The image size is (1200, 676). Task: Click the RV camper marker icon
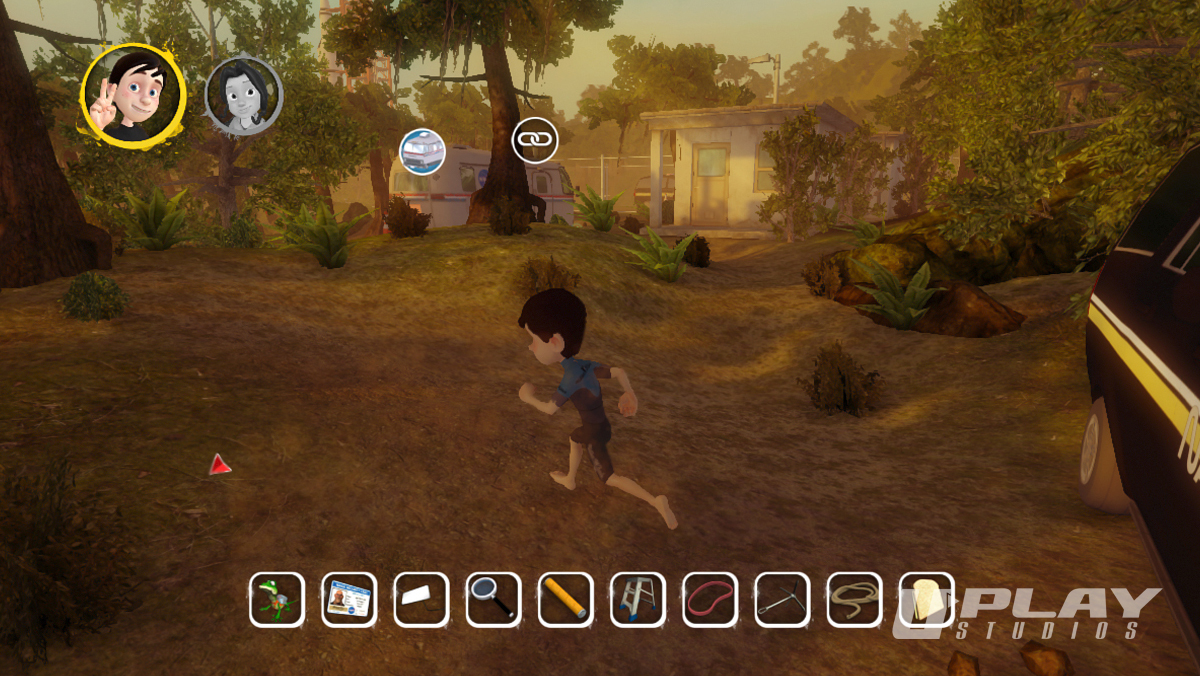[x=421, y=151]
